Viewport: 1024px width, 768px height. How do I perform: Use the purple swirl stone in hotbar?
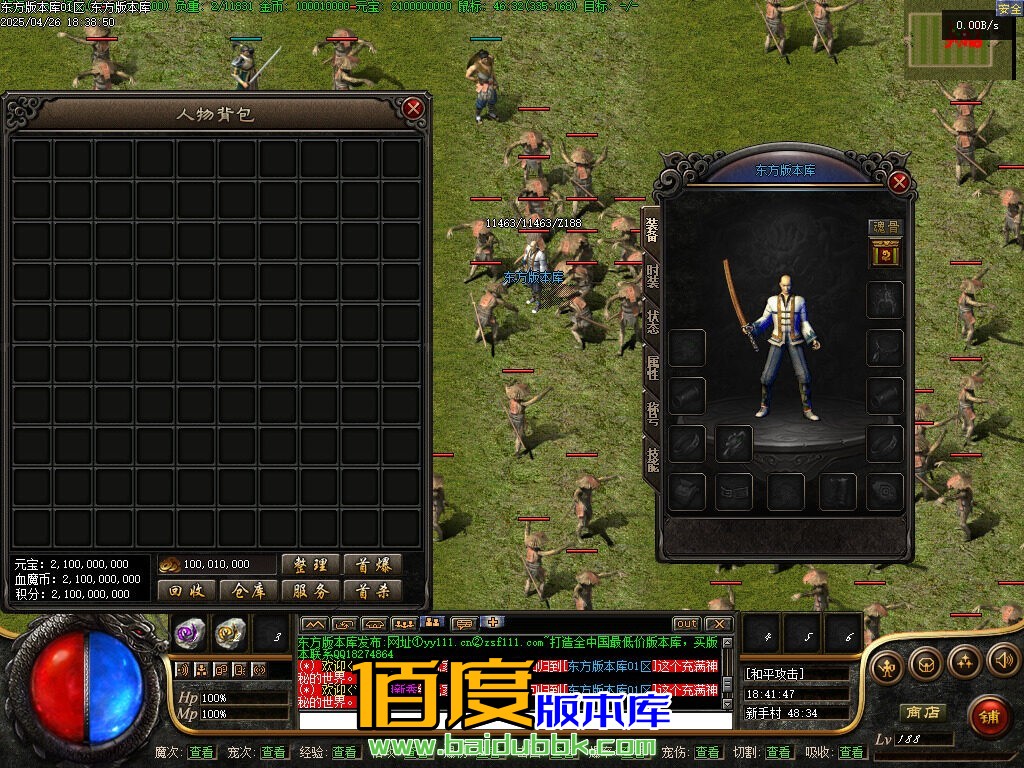point(190,632)
